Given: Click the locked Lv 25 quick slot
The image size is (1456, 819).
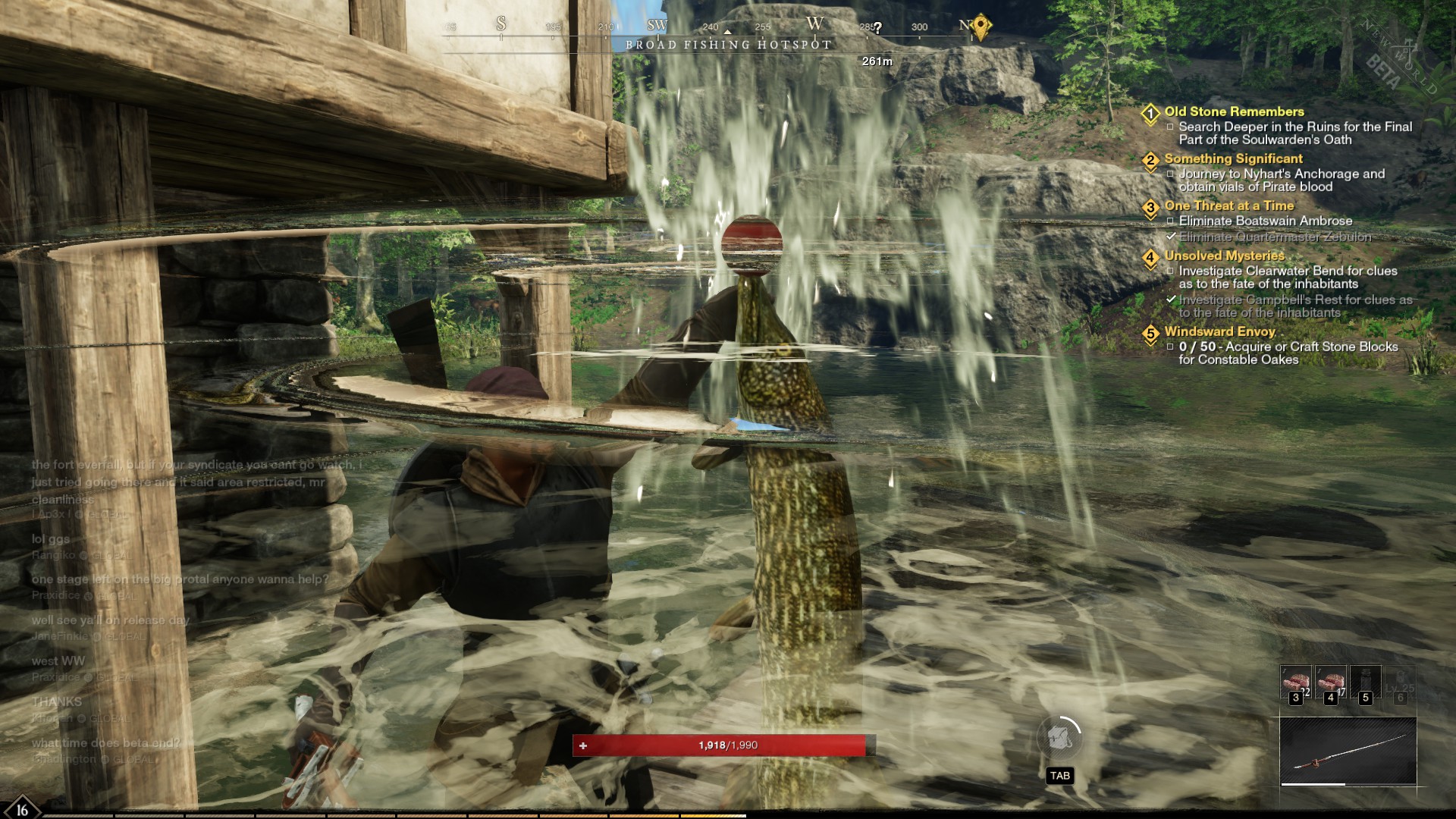Looking at the screenshot, I should 1400,683.
